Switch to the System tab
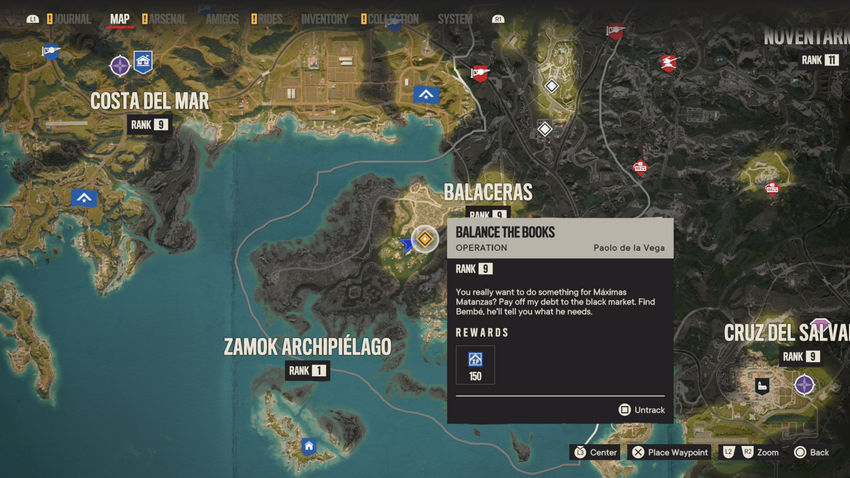 [455, 19]
